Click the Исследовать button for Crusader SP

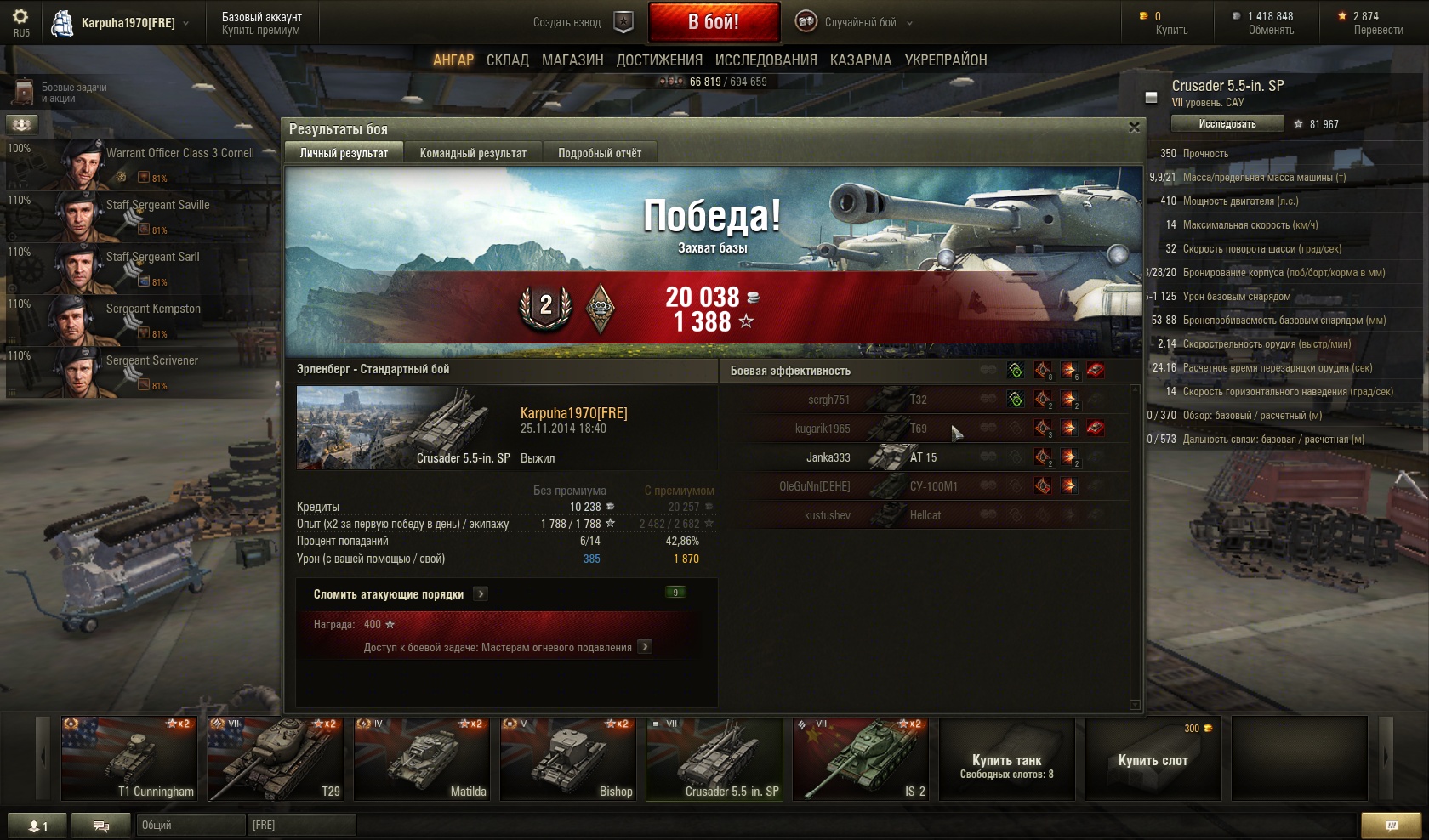[x=1227, y=124]
